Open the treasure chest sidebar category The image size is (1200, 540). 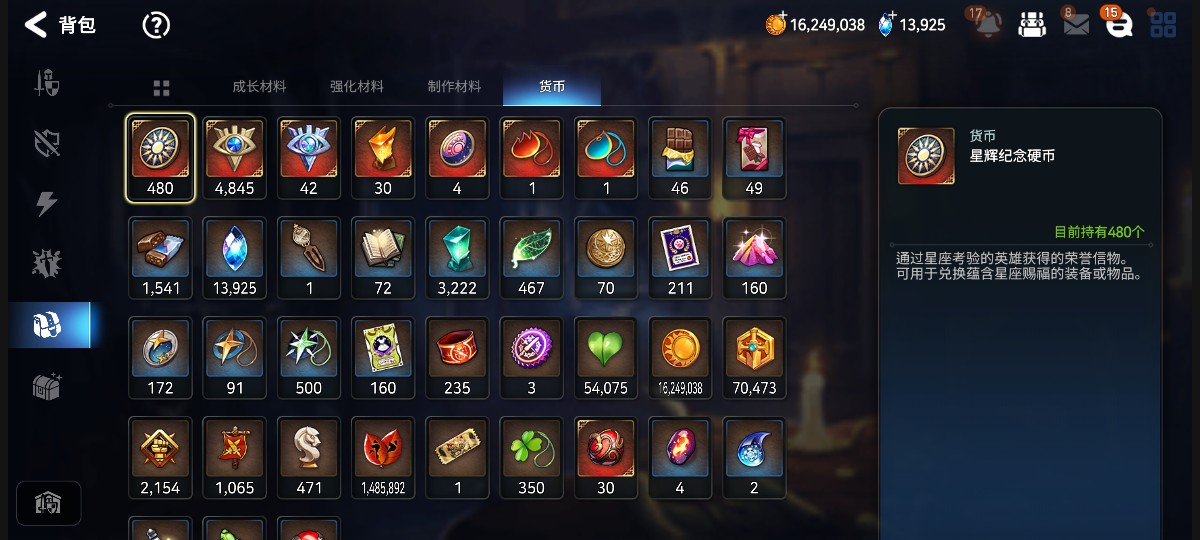click(47, 386)
